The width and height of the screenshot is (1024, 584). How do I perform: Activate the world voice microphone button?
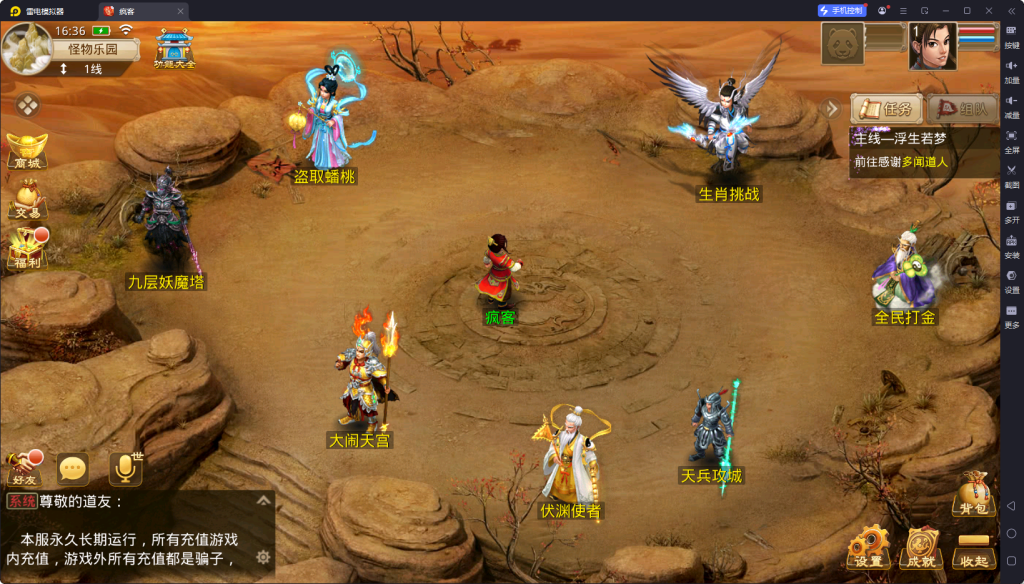click(126, 468)
